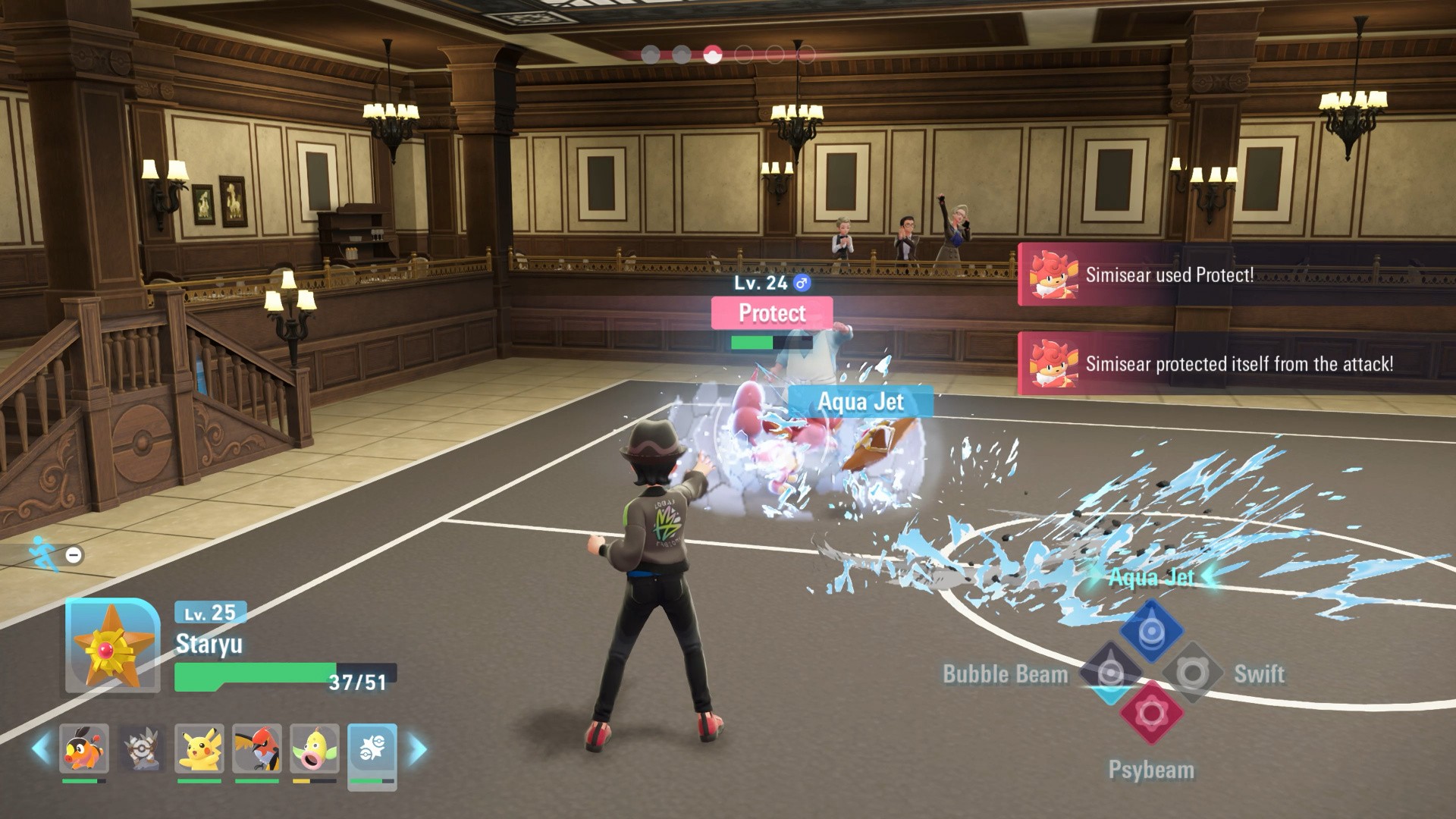Use the Psybeam move
Screen dimensions: 1456x819
pos(1151,713)
